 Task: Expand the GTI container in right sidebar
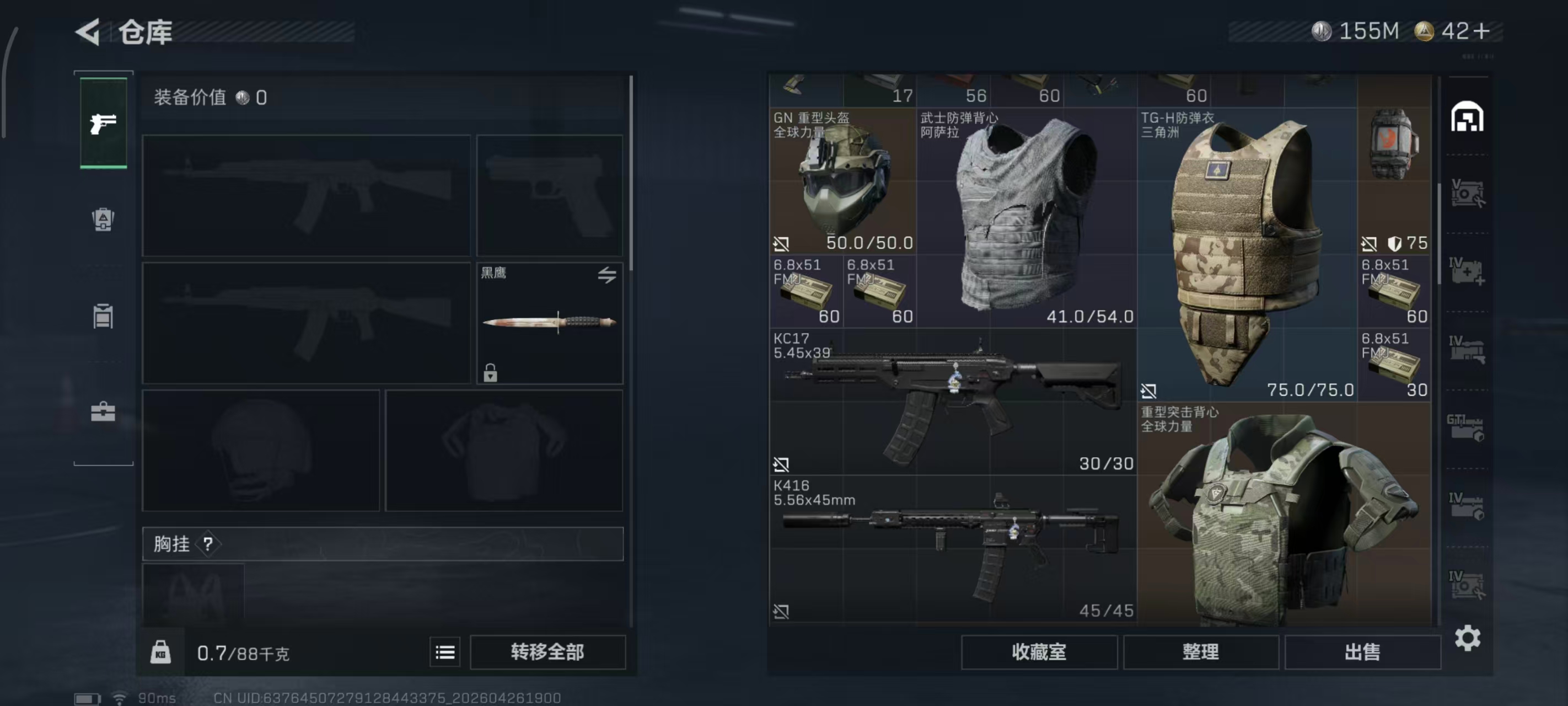pyautogui.click(x=1468, y=428)
